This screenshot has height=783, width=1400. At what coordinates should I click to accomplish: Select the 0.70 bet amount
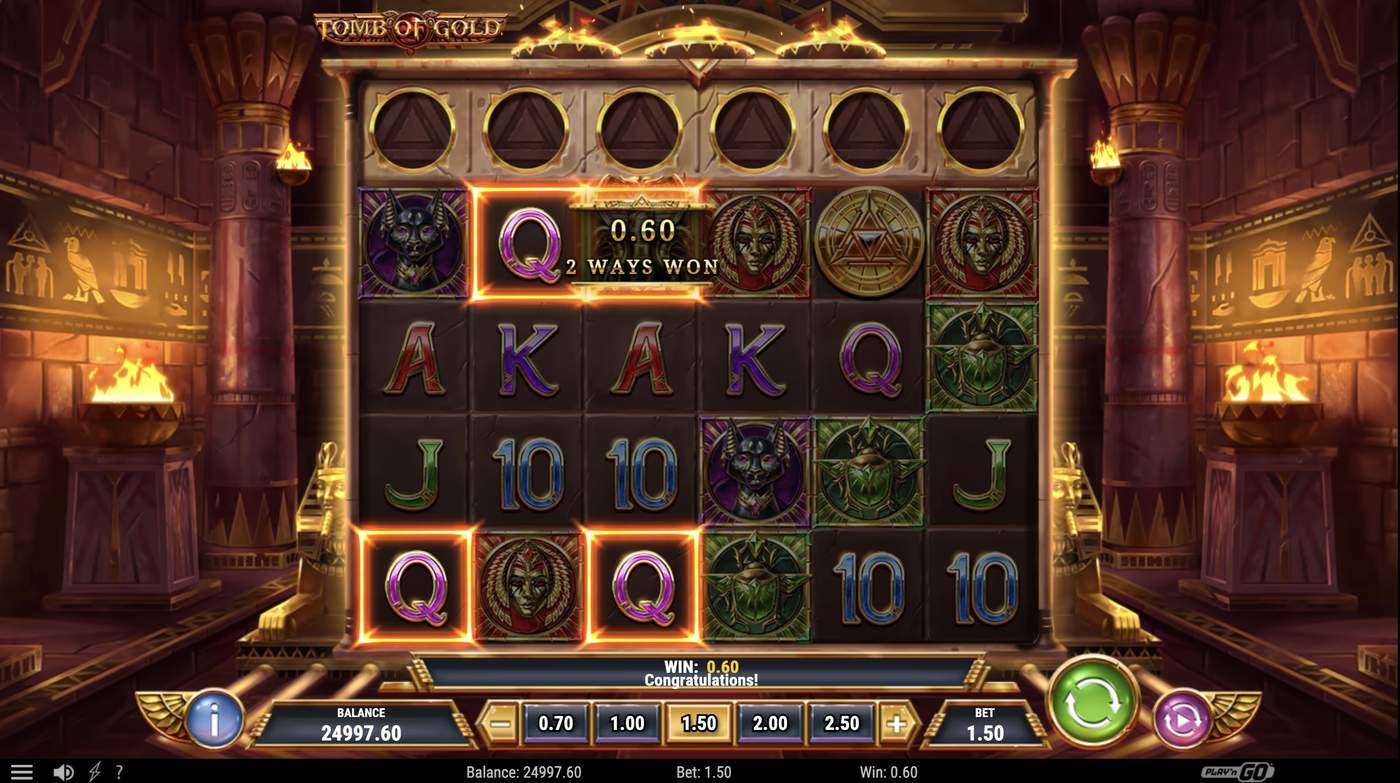(555, 722)
